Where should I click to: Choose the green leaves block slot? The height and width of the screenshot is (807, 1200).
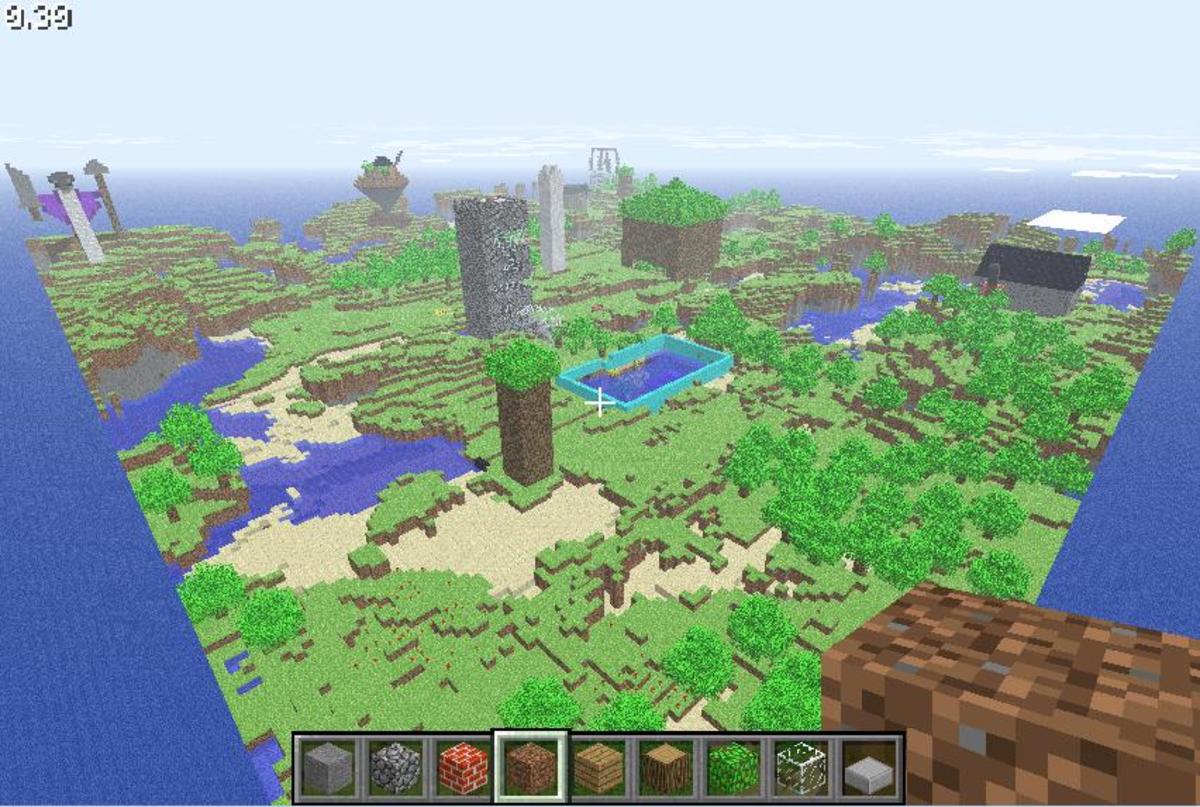click(x=733, y=768)
